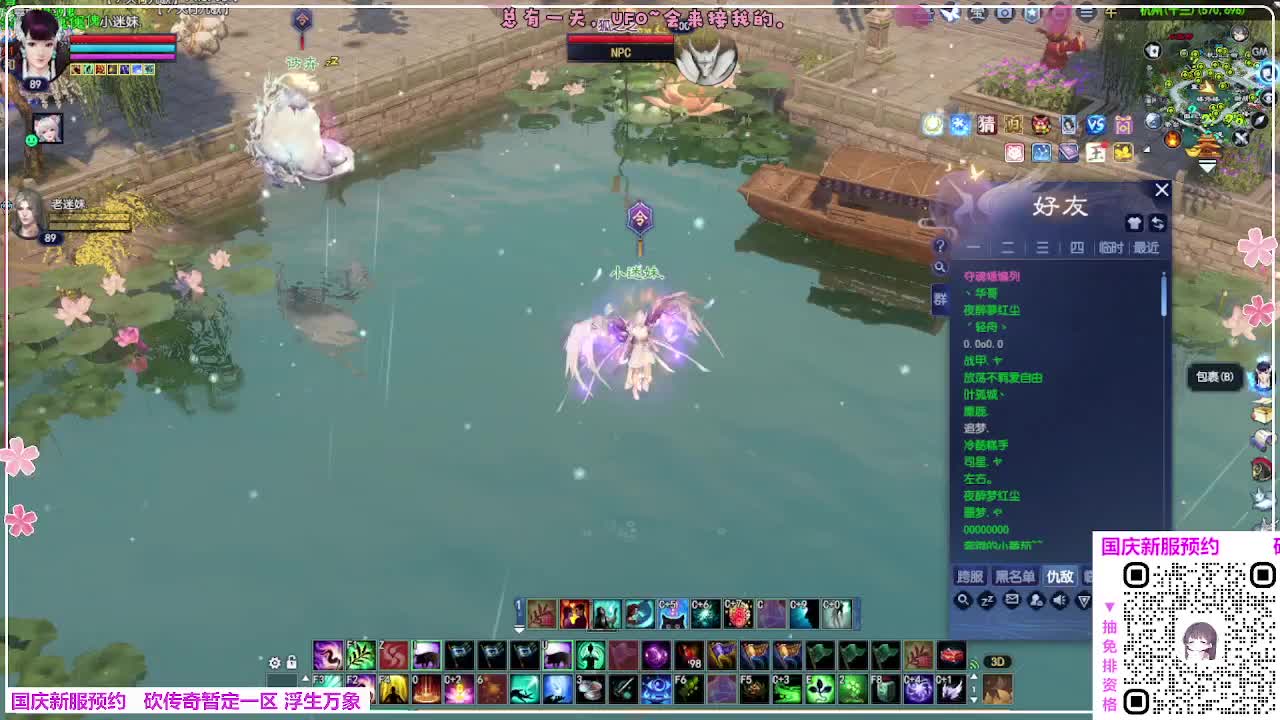The image size is (1280, 720).
Task: Open the friend search magnifier in 好友 panel
Action: (x=963, y=601)
